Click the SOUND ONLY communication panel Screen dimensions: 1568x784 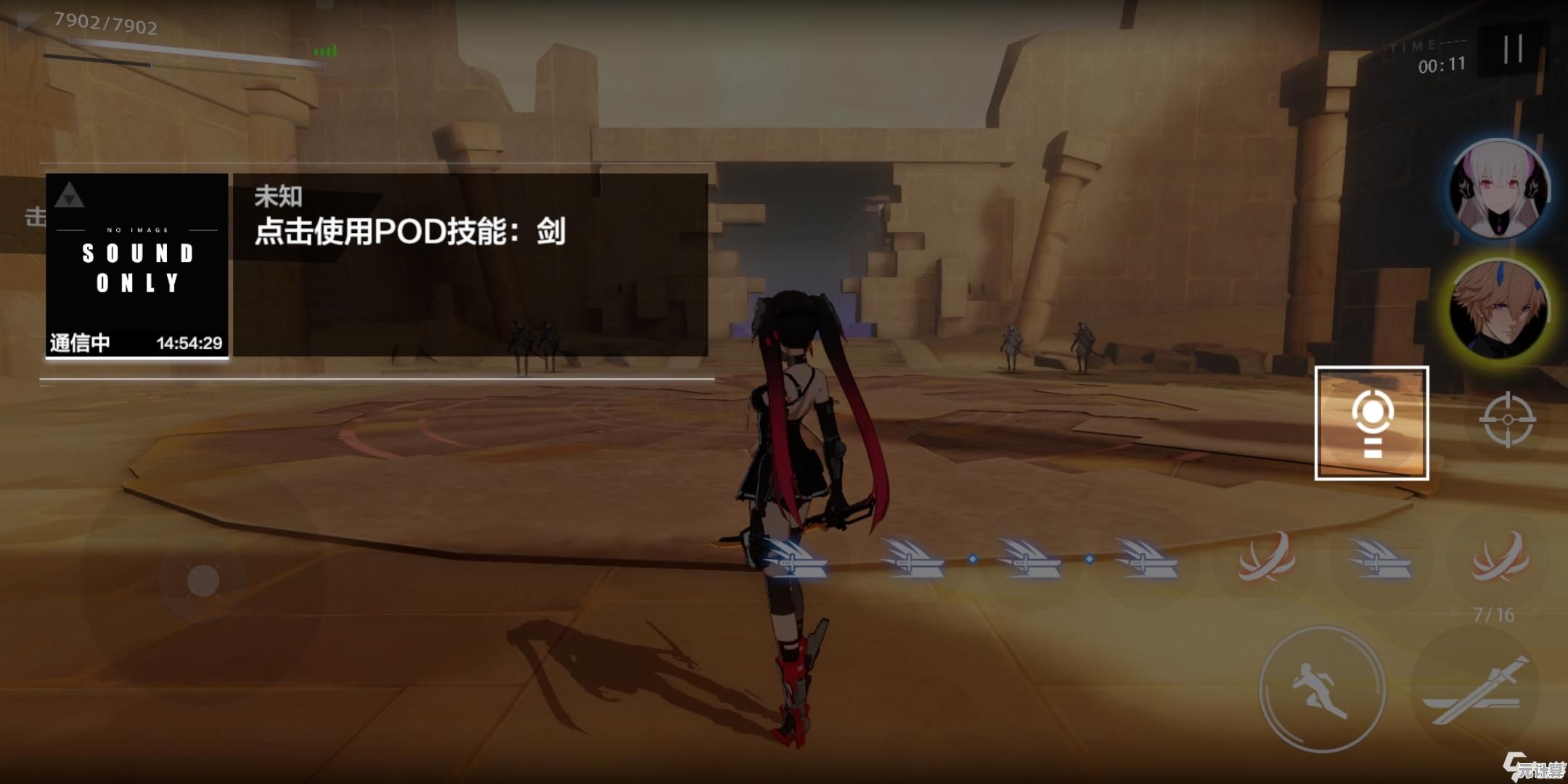pos(137,265)
